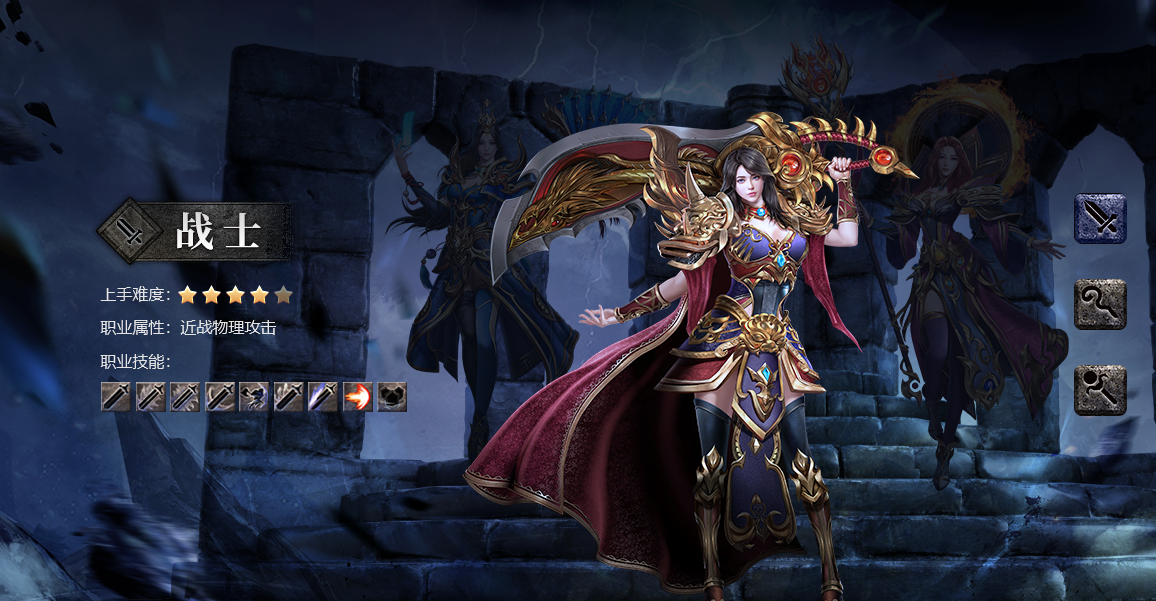This screenshot has width=1156, height=601.
Task: Choose the orb-topped staff class
Action: (1100, 390)
